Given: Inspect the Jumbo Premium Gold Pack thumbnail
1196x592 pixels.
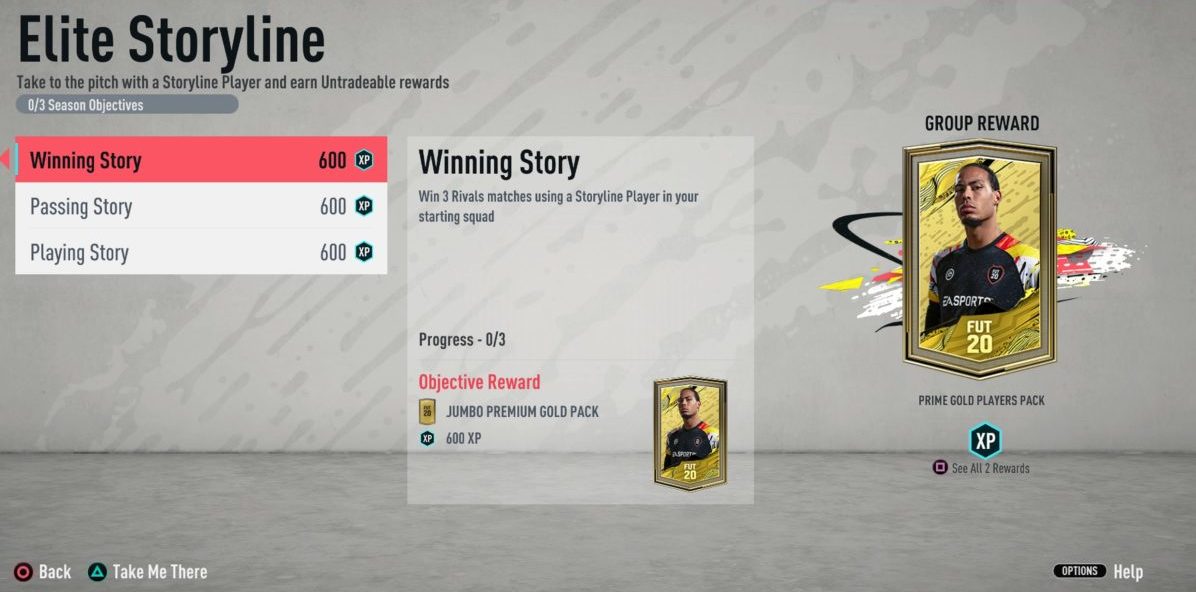Looking at the screenshot, I should [x=690, y=433].
